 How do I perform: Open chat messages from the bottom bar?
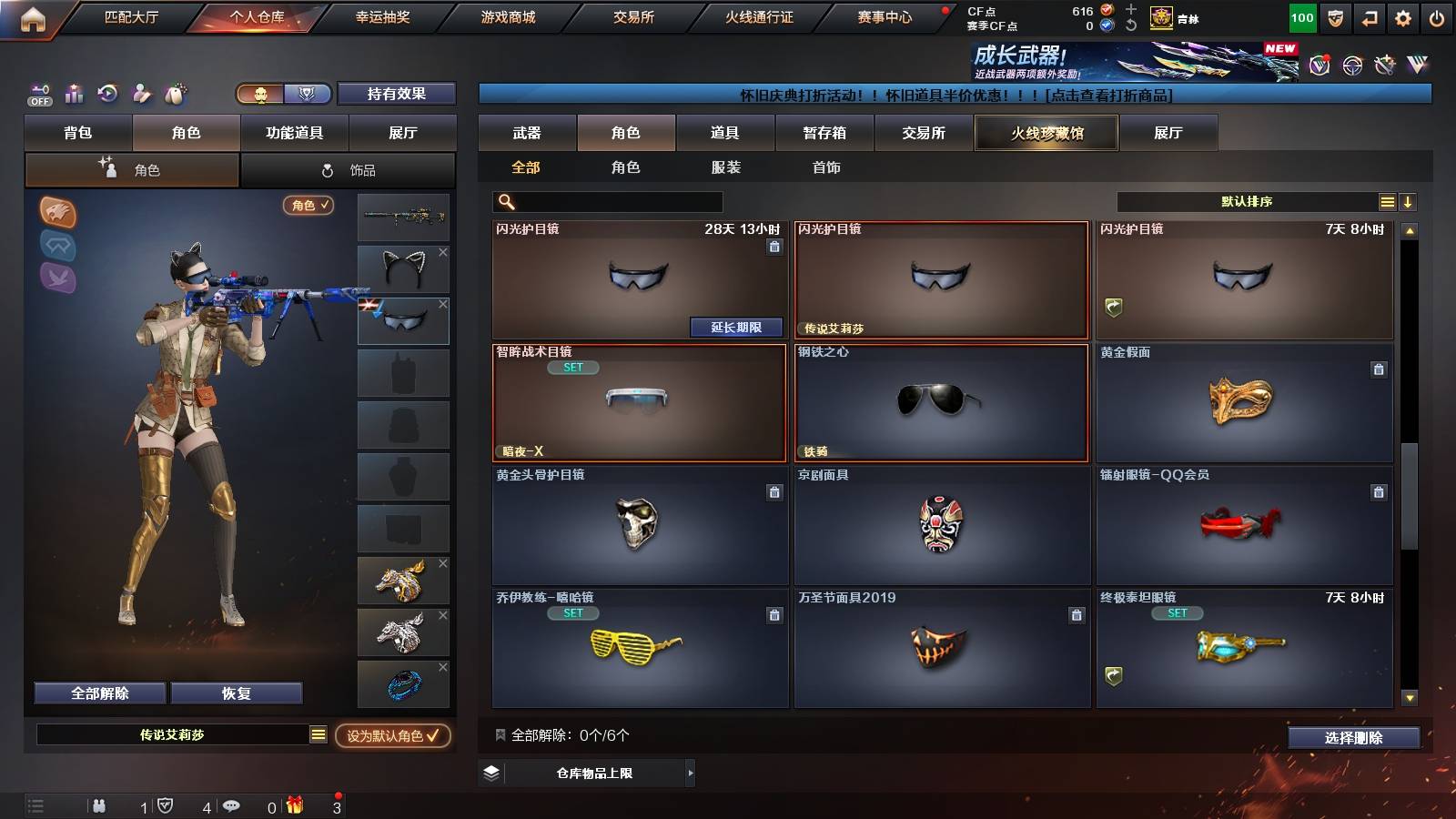[232, 805]
